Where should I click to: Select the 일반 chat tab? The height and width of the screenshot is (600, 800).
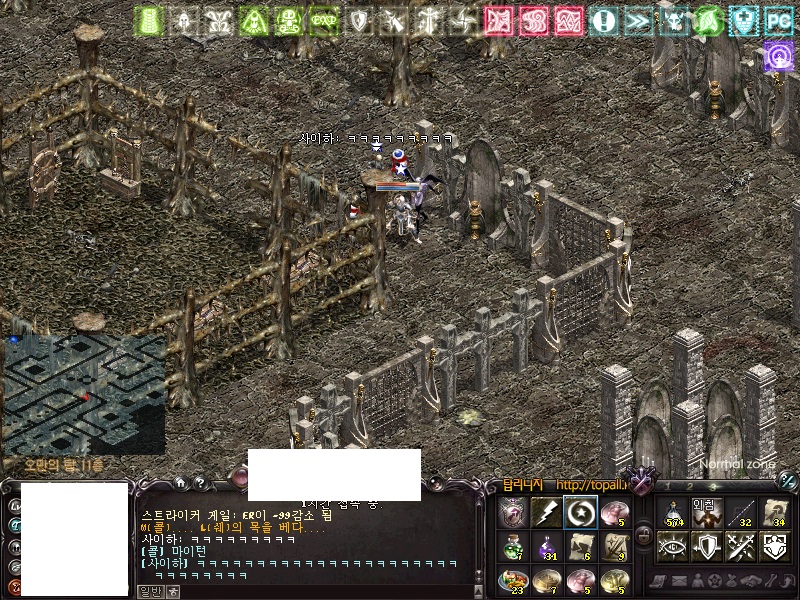[149, 591]
